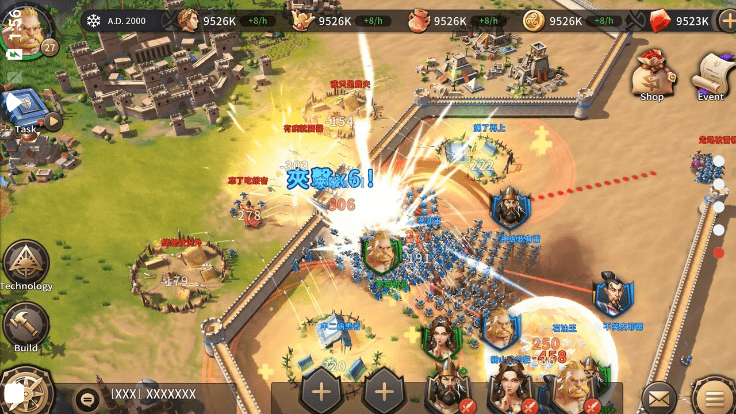Select the female commander portrait in bottom bar
Viewport: 736px width, 414px height.
pyautogui.click(x=509, y=387)
